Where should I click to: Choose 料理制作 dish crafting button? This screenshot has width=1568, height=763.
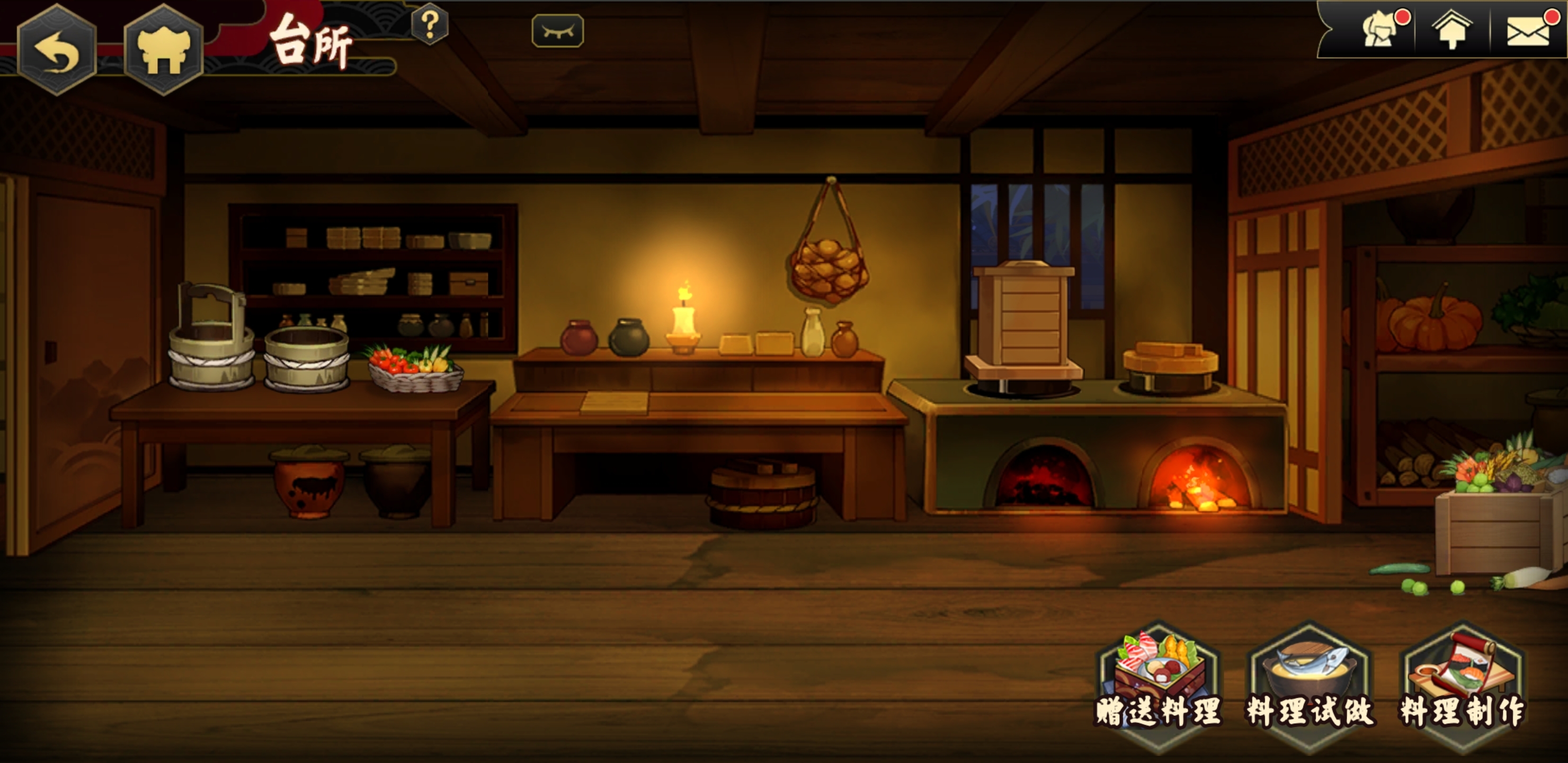point(1462,682)
